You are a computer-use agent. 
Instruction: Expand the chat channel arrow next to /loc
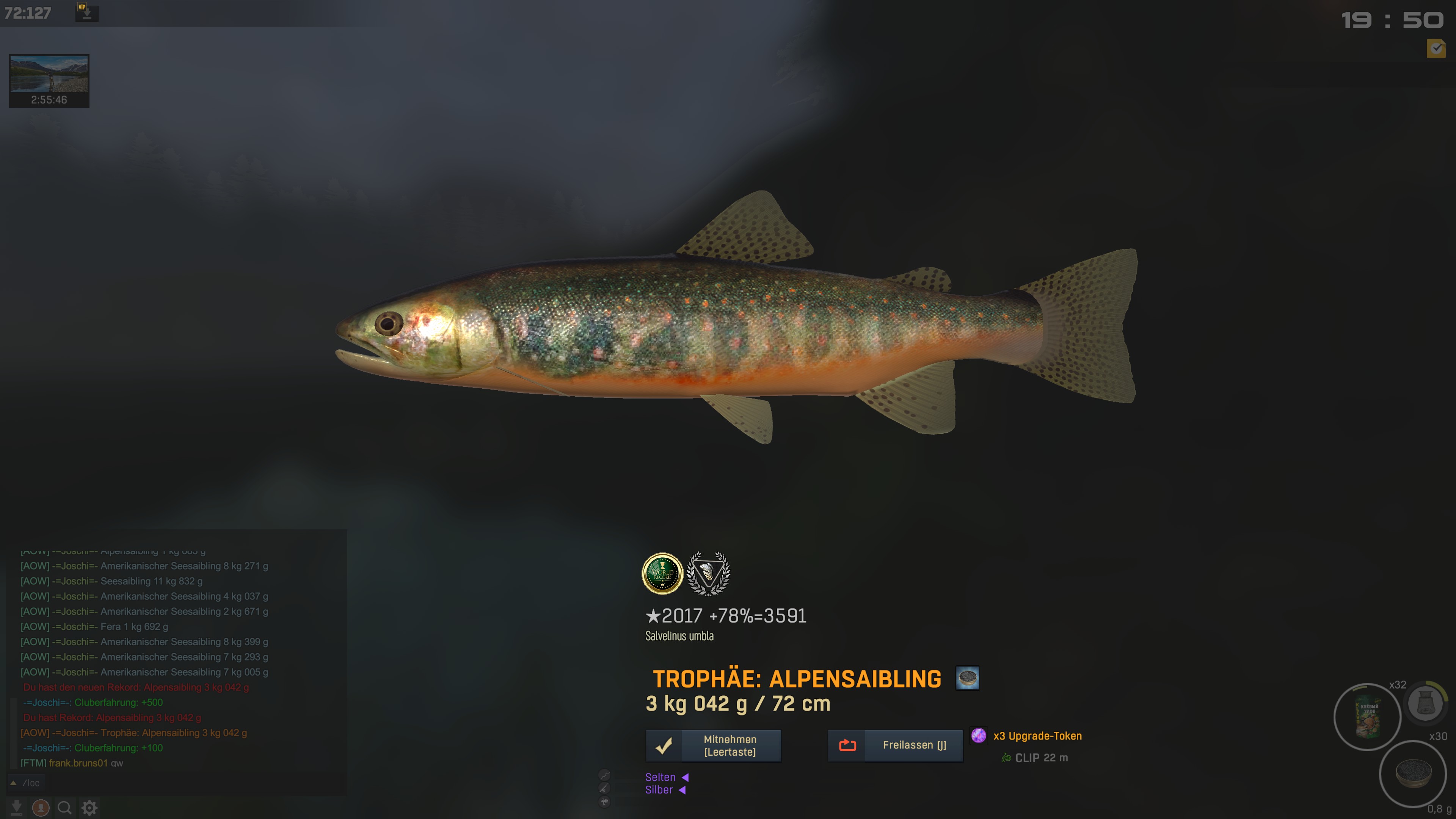[14, 783]
